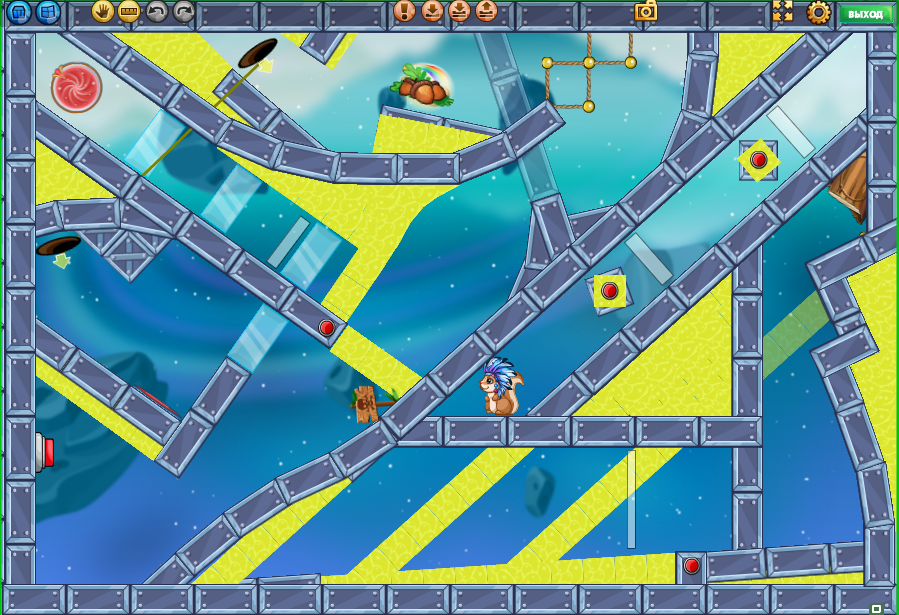This screenshot has height=615, width=899.
Task: Click the blue four-pane window icon
Action: pos(47,12)
